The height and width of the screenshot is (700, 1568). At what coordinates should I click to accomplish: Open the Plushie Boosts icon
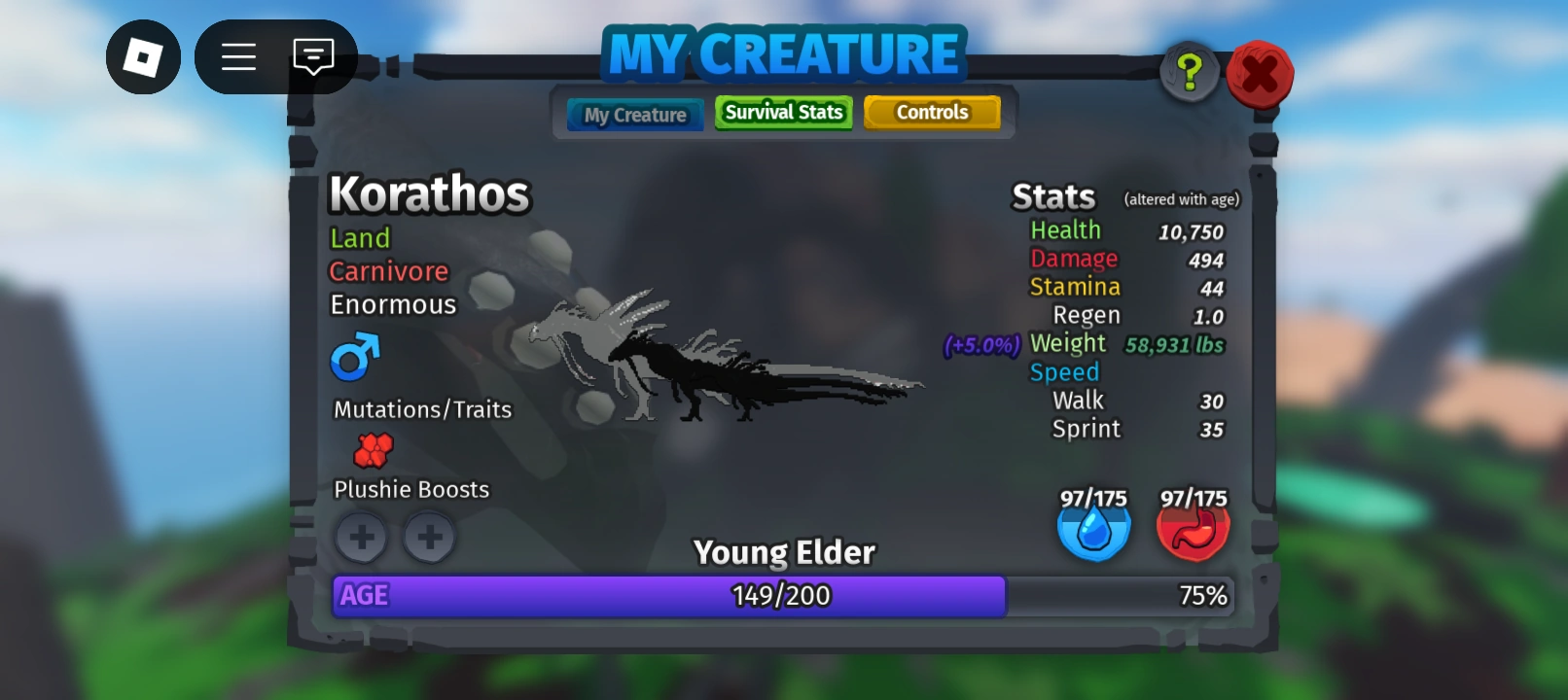click(373, 450)
